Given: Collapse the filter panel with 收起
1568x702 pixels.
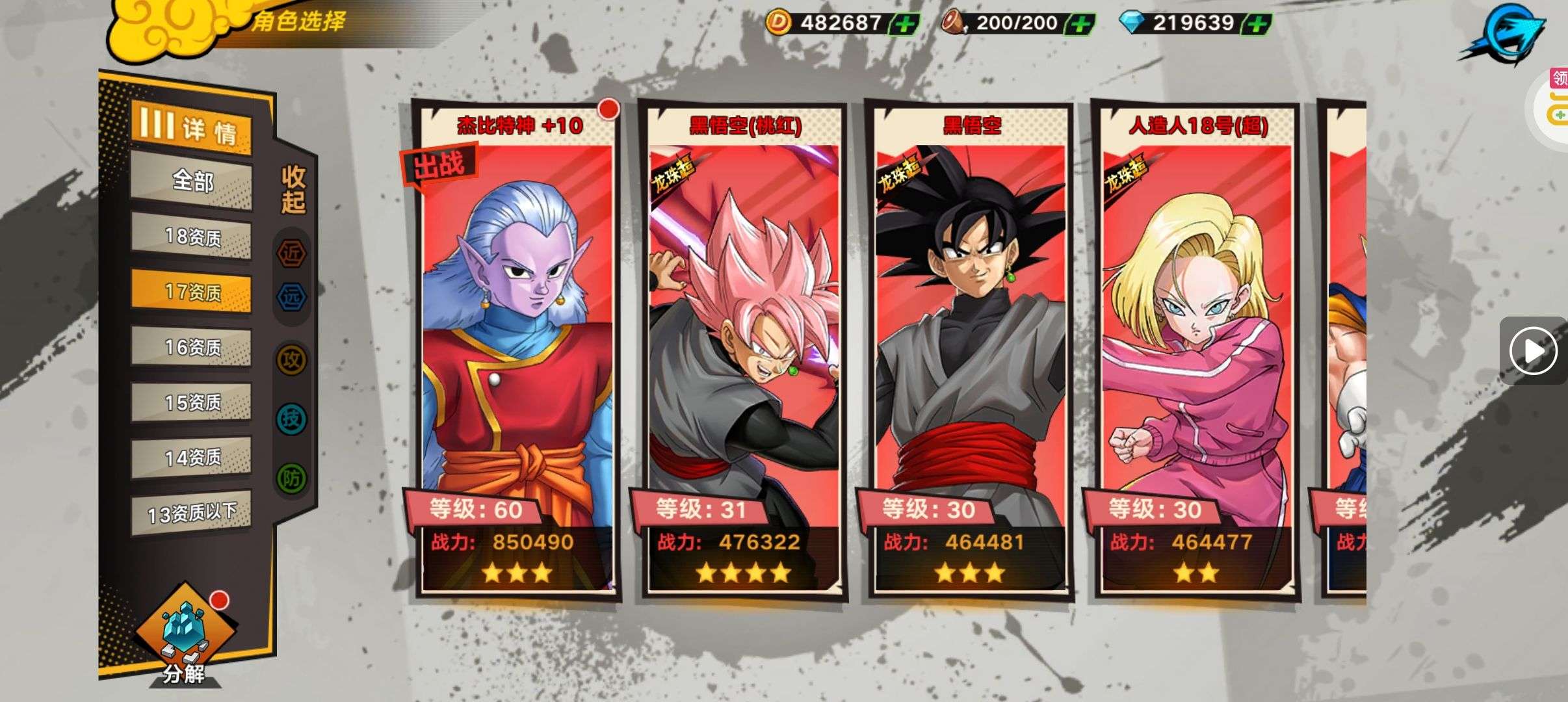Looking at the screenshot, I should coord(293,189).
